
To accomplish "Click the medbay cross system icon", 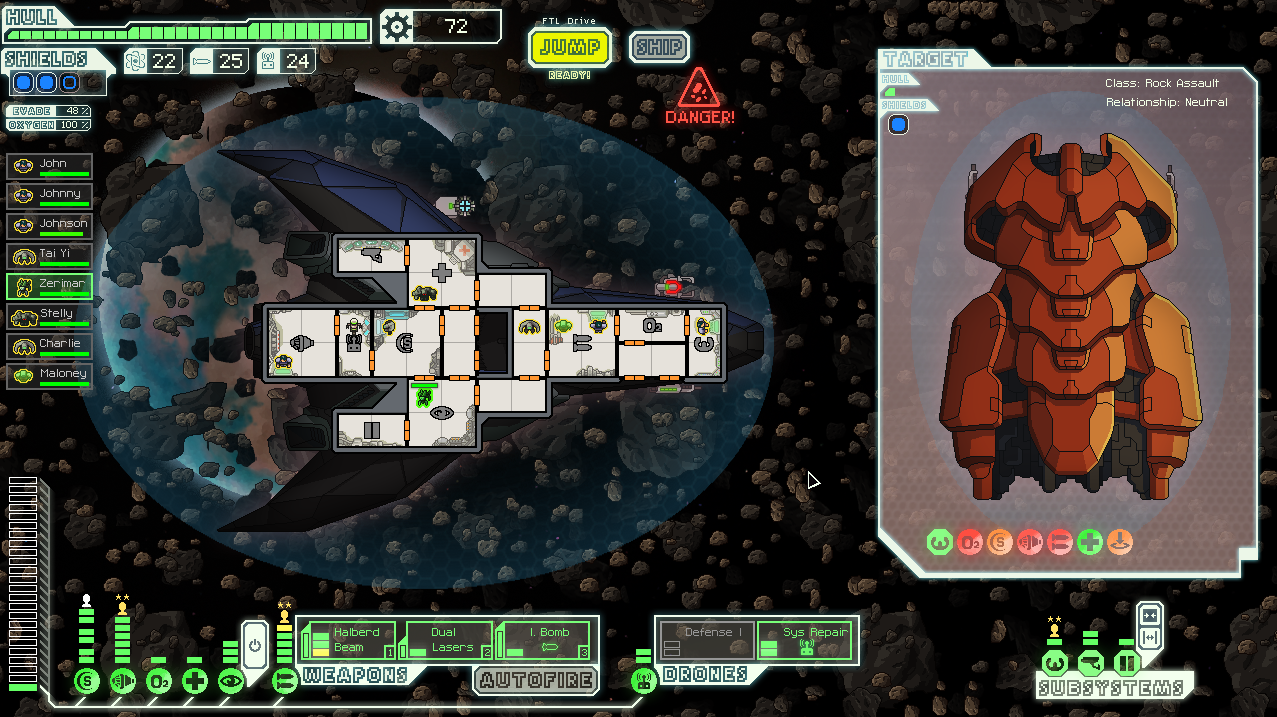I will click(x=195, y=682).
